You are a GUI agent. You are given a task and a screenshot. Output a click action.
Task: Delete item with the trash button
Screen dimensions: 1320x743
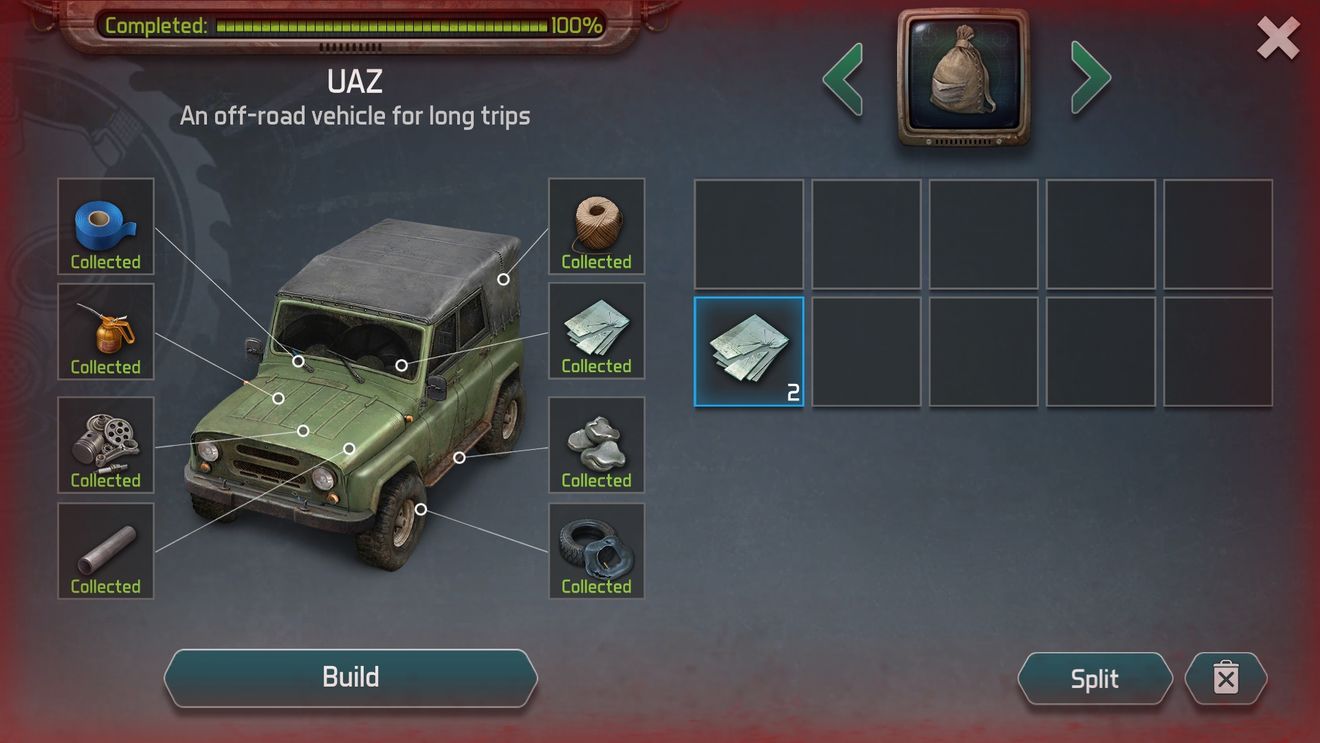[x=1225, y=679]
